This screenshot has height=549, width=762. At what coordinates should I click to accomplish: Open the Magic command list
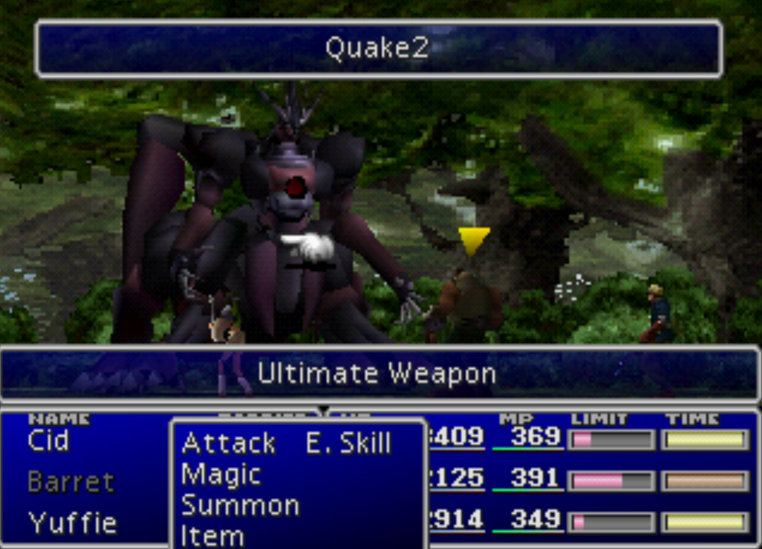point(221,474)
